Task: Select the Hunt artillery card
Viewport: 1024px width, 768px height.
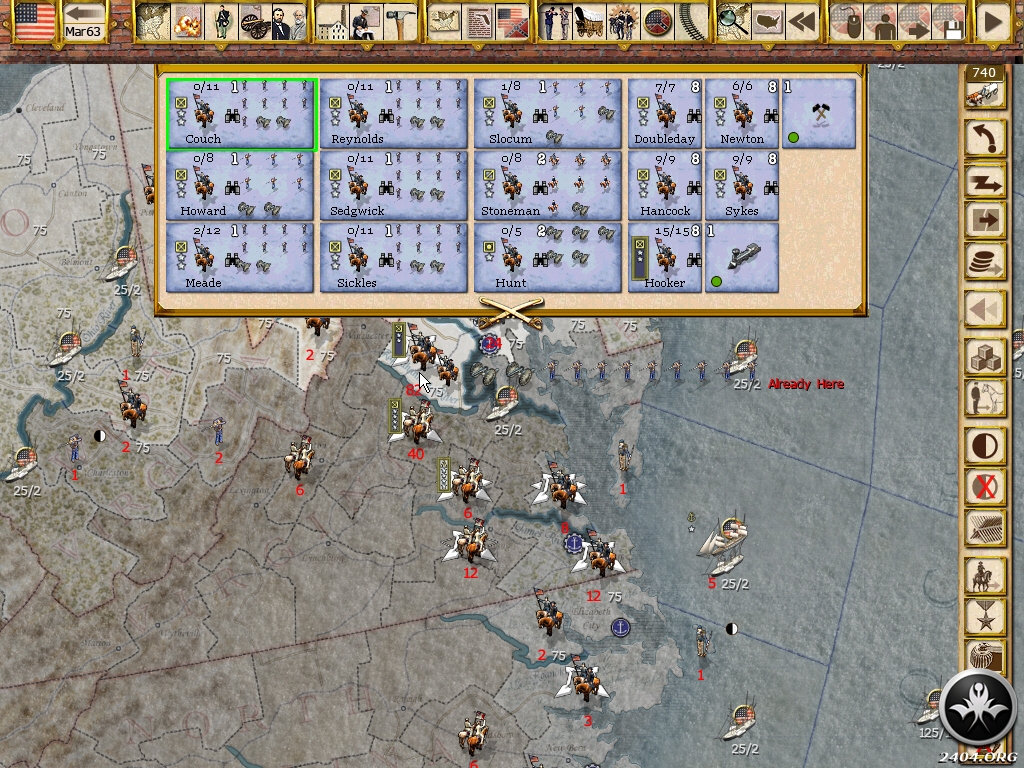Action: (547, 258)
